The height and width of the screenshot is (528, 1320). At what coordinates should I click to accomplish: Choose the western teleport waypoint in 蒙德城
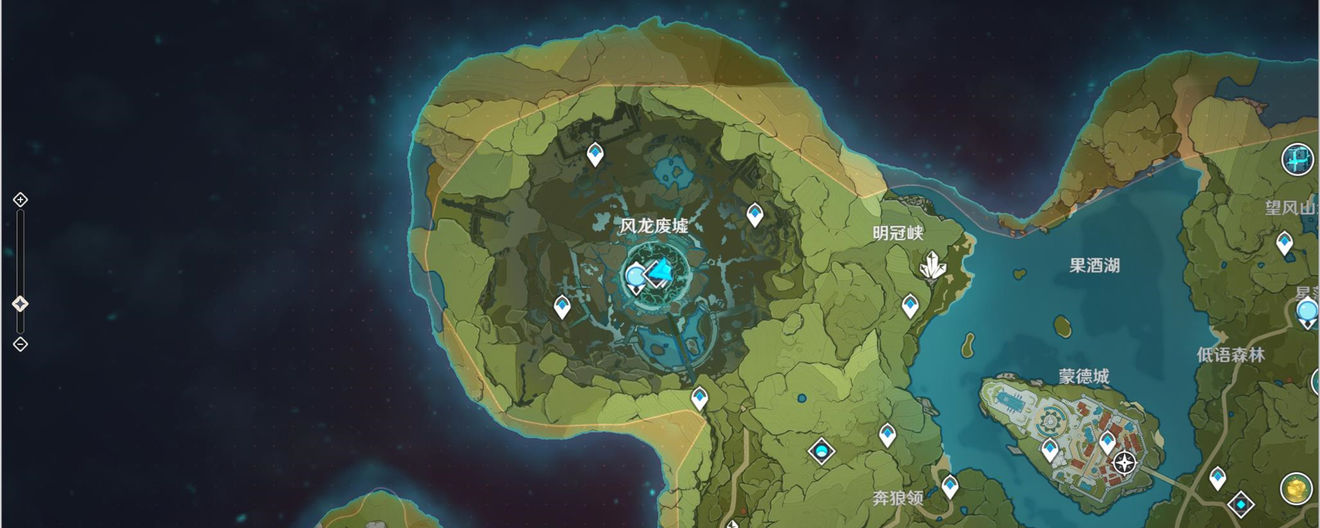[1050, 449]
